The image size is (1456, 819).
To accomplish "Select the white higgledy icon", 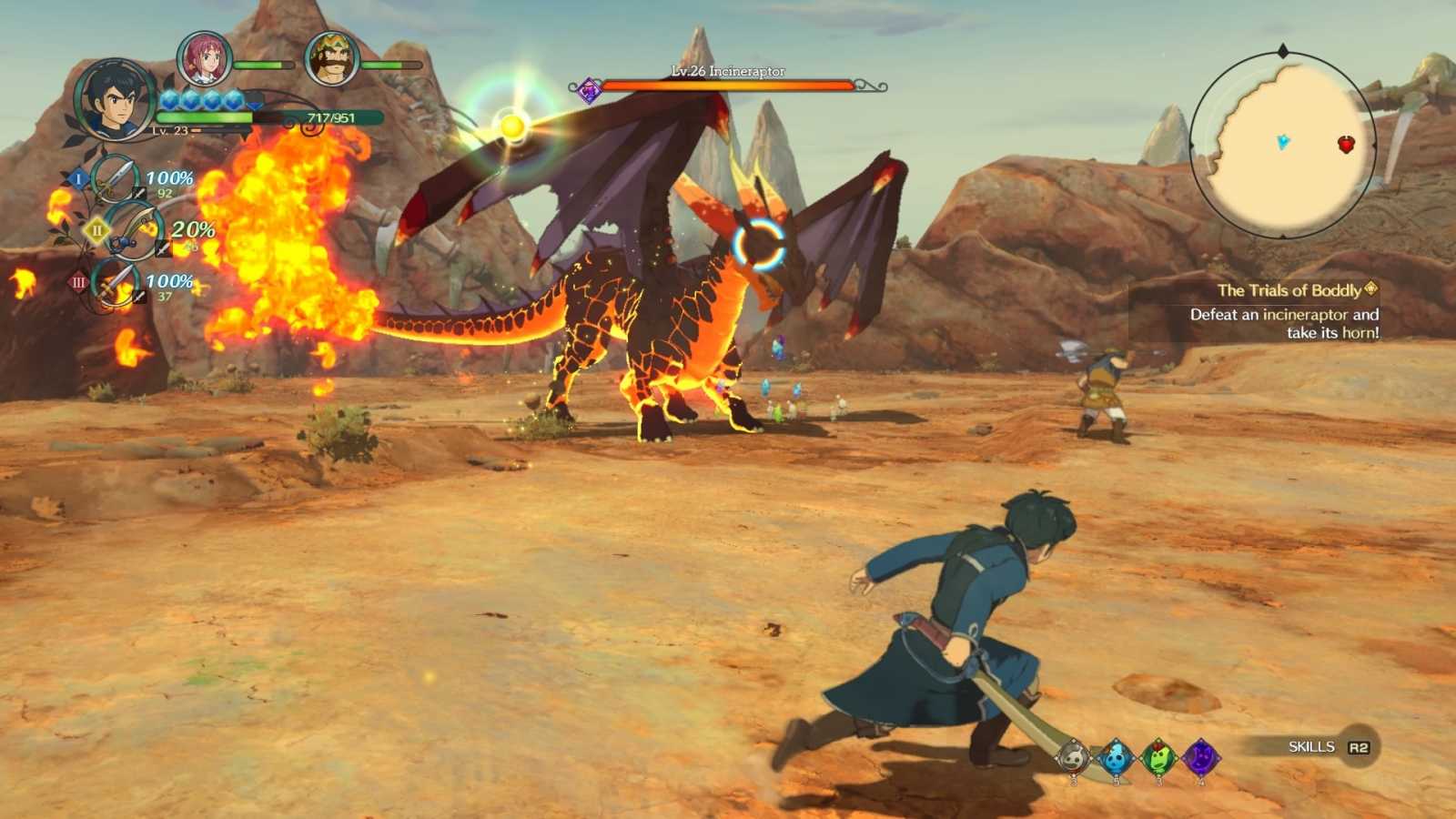I will click(1074, 756).
